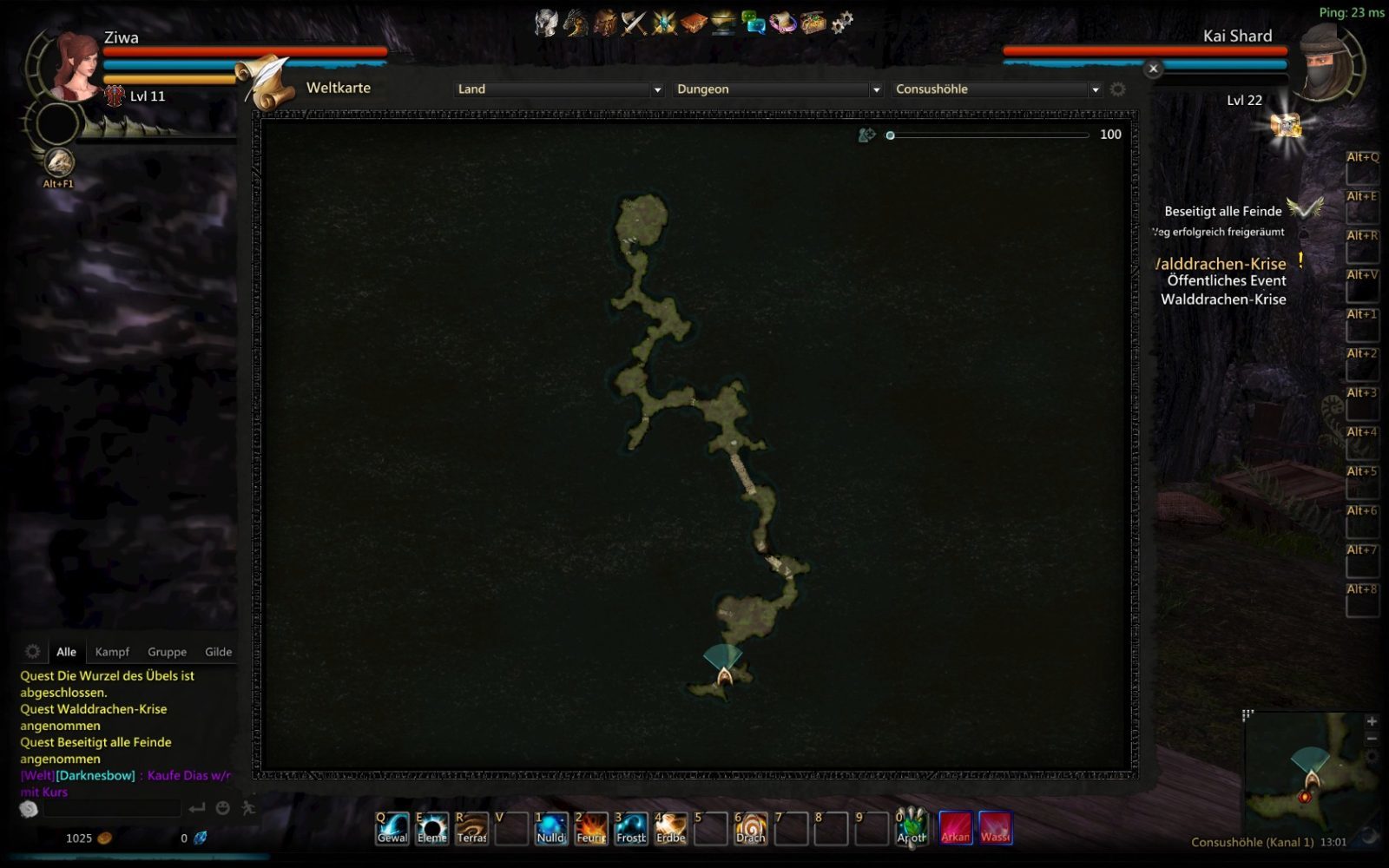Open the treasure chest icon in top menu
Image resolution: width=1389 pixels, height=868 pixels.
pyautogui.click(x=813, y=23)
